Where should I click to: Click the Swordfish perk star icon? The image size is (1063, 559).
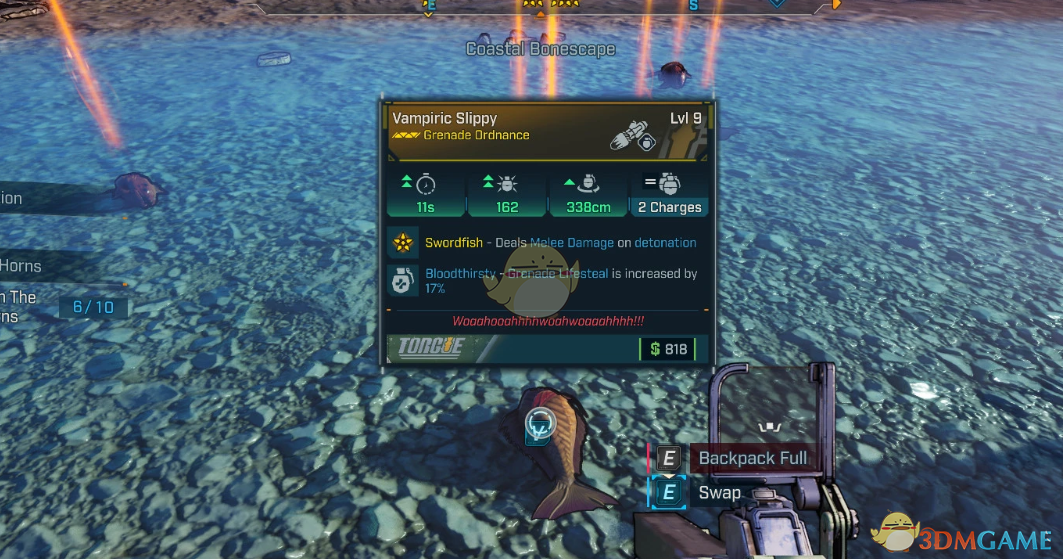coord(403,243)
